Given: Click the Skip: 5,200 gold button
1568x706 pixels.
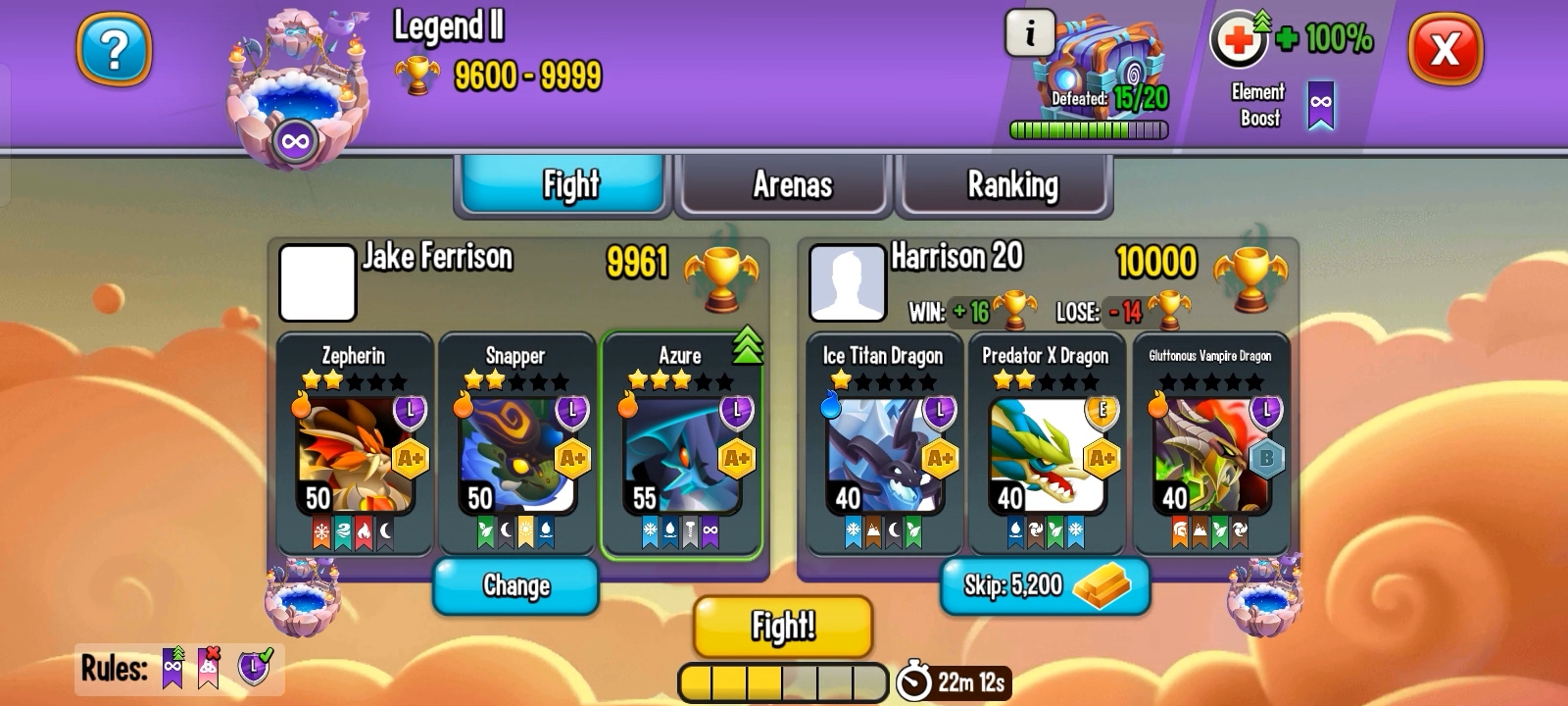Looking at the screenshot, I should (1043, 586).
